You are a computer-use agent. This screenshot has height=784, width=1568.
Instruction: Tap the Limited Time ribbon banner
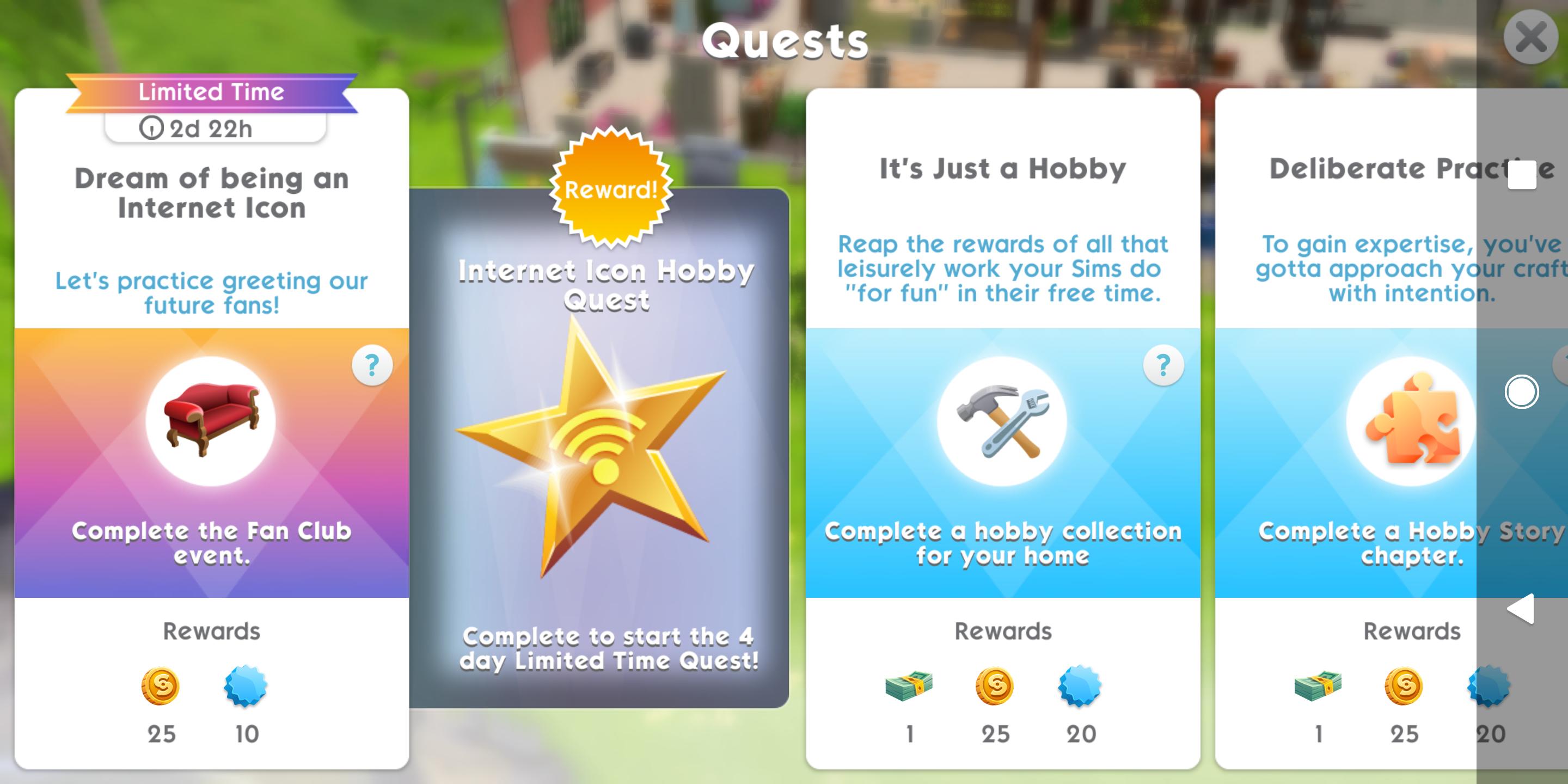point(212,91)
